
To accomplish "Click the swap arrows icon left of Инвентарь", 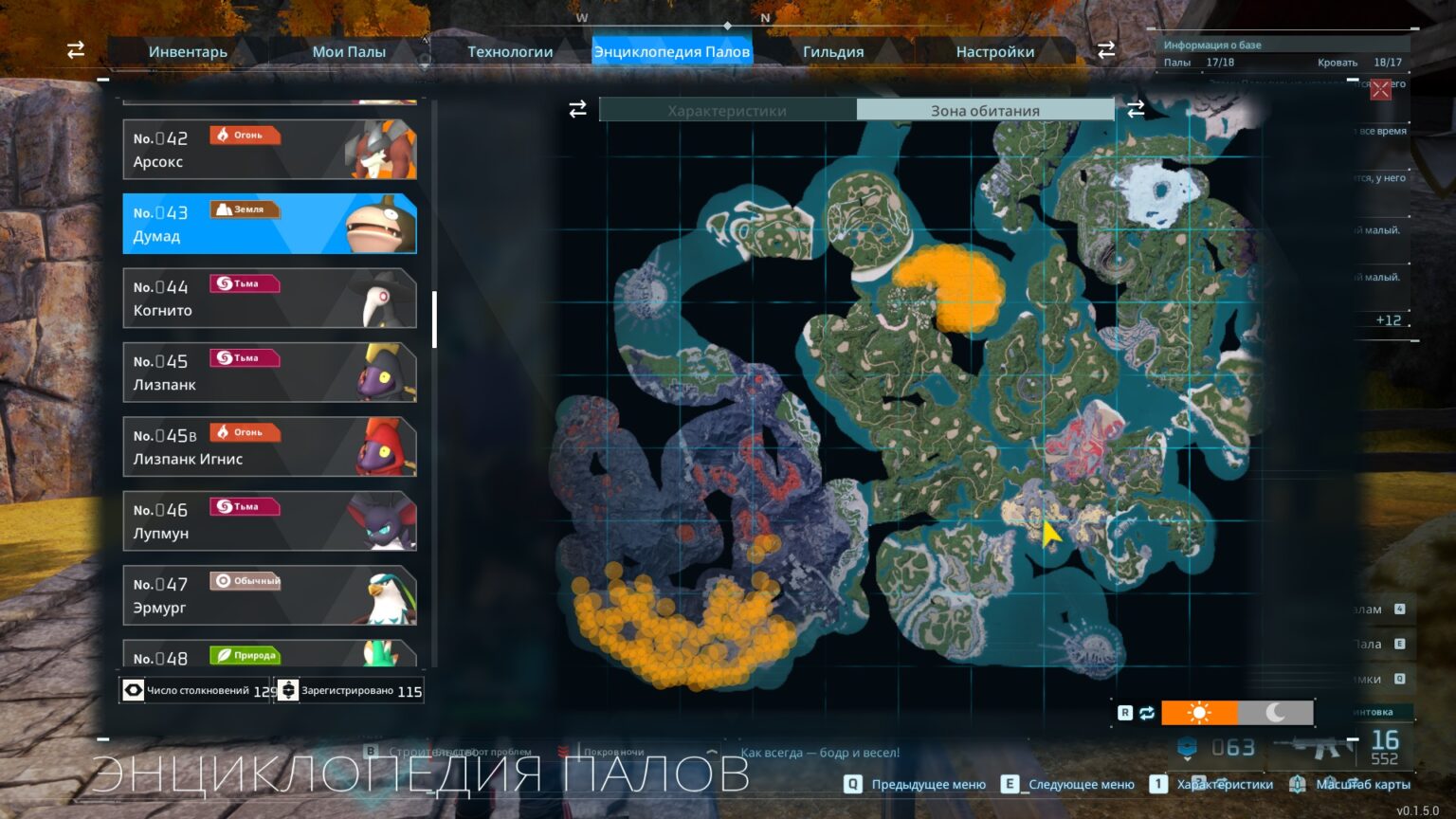I will click(75, 50).
